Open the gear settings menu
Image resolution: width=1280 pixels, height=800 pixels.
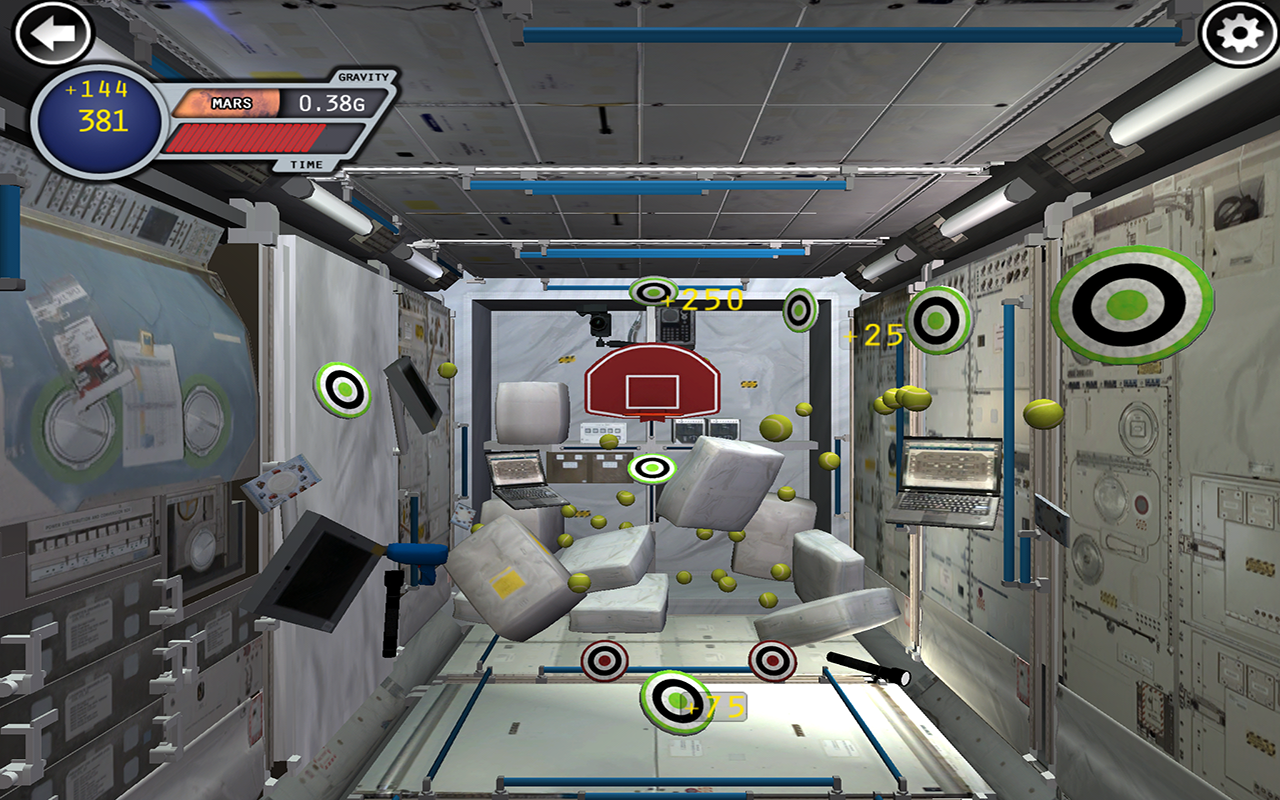click(1239, 34)
